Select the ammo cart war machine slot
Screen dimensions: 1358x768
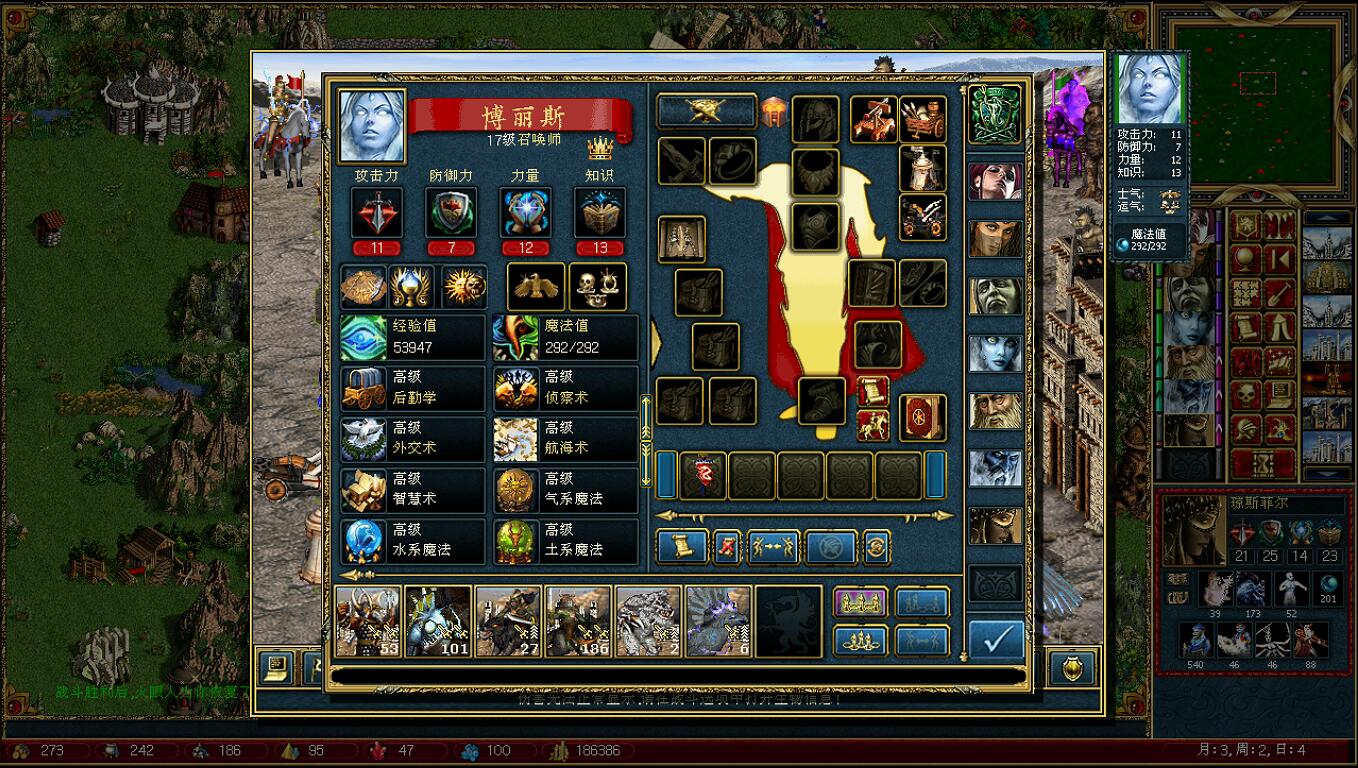point(922,119)
